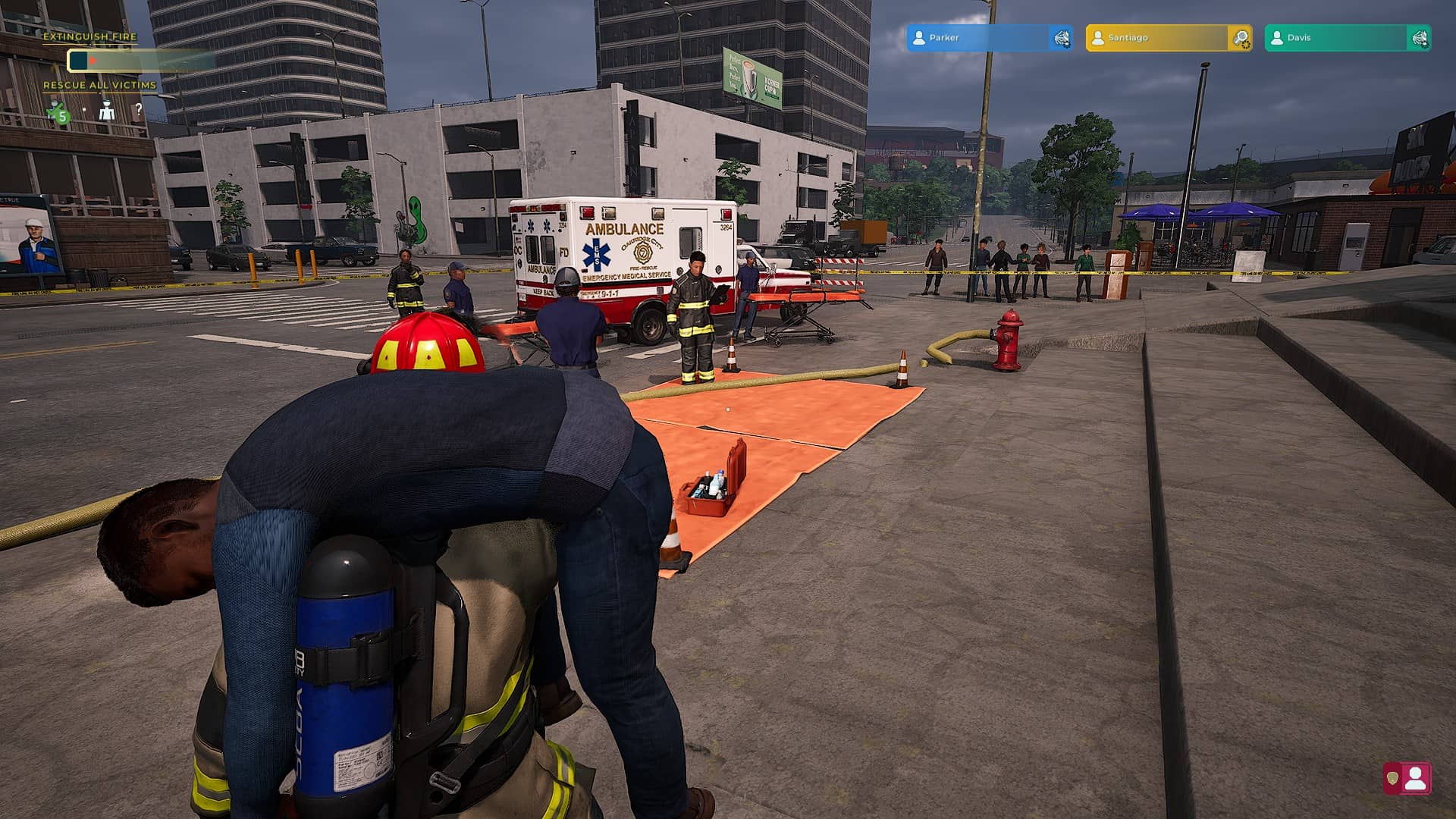Click Santiago's magnifying glass search icon
Screen dimensions: 1456x819
coord(1241,38)
